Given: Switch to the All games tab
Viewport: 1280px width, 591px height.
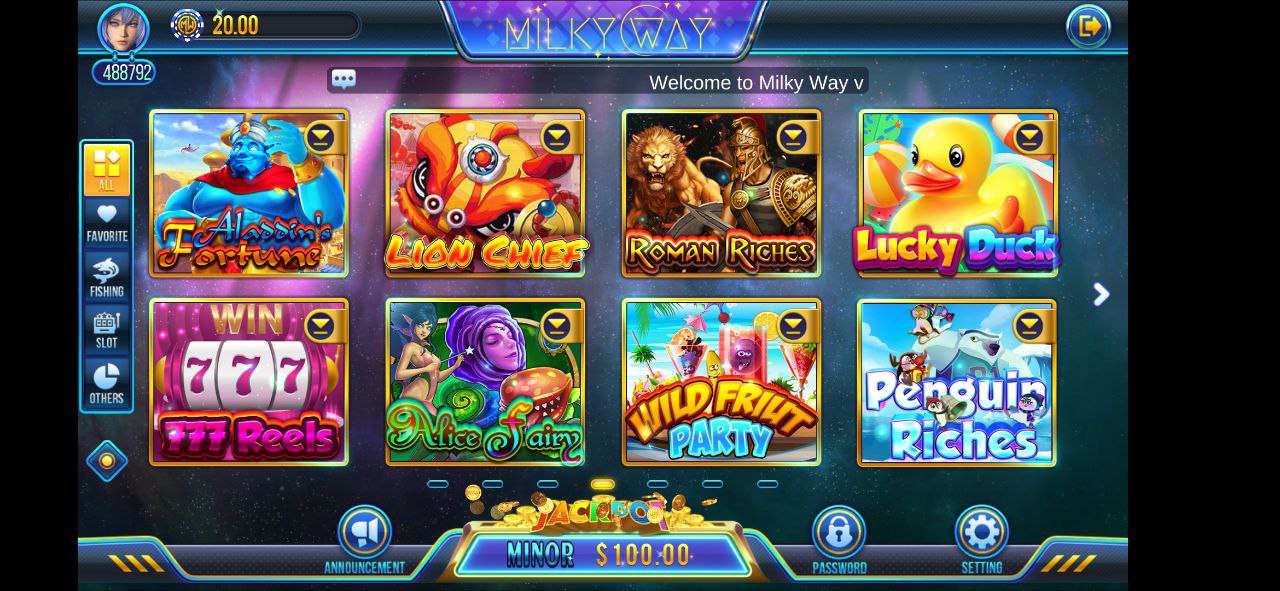Looking at the screenshot, I should click(107, 169).
